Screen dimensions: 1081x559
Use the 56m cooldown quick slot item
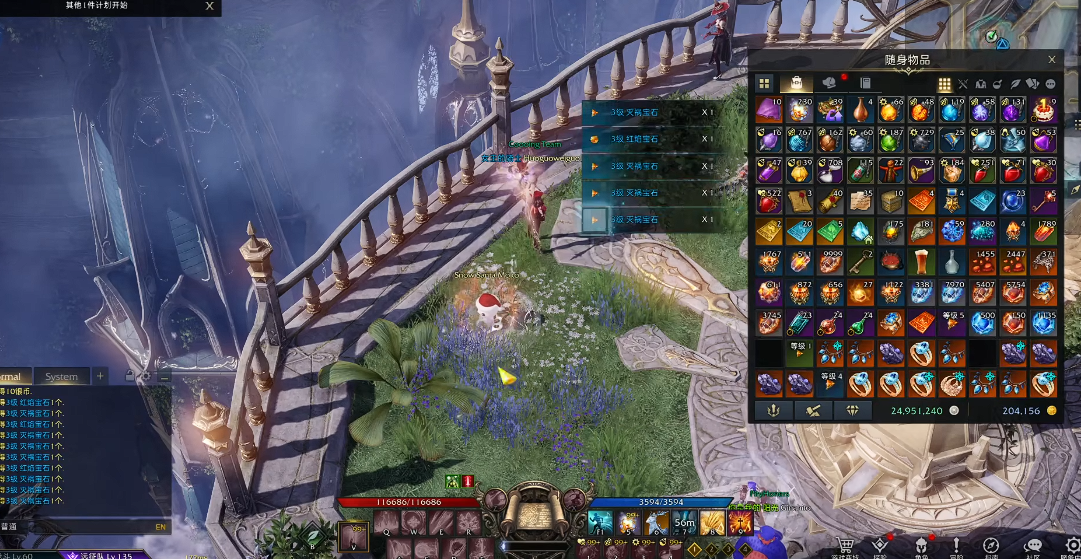click(684, 522)
